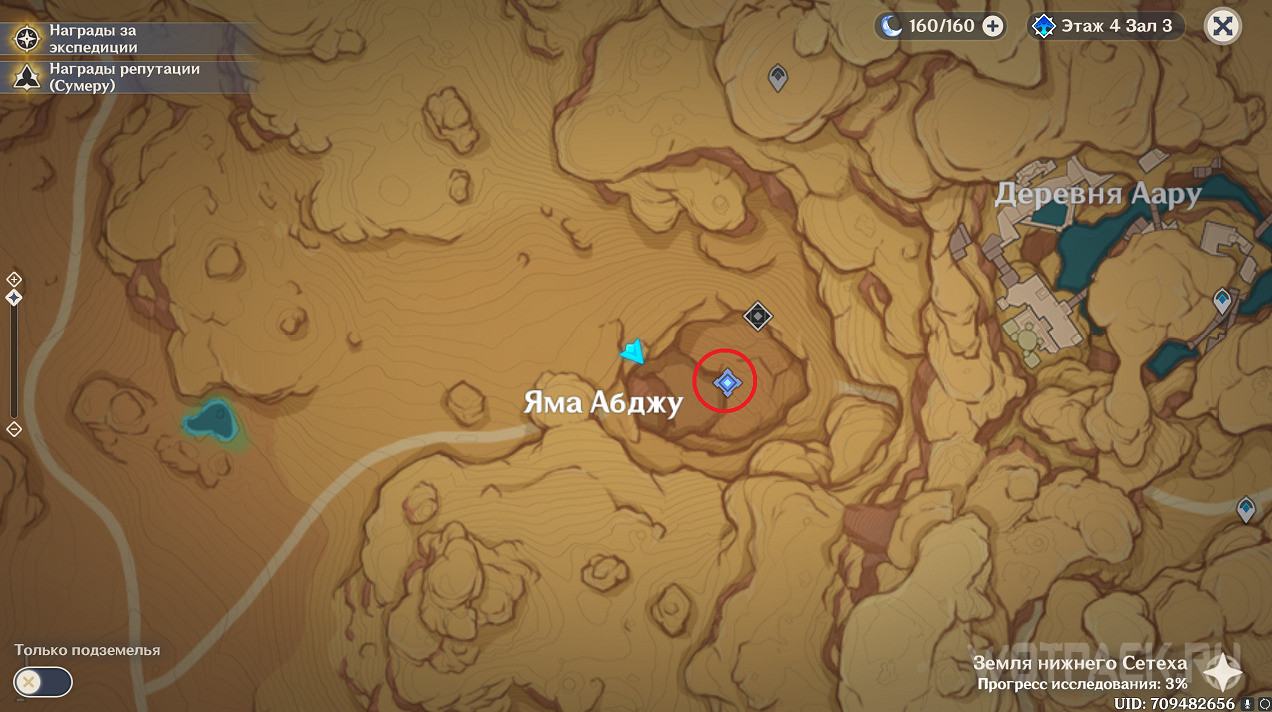This screenshot has width=1272, height=712.
Task: Open Sumeru reputation rewards
Action: tap(26, 77)
